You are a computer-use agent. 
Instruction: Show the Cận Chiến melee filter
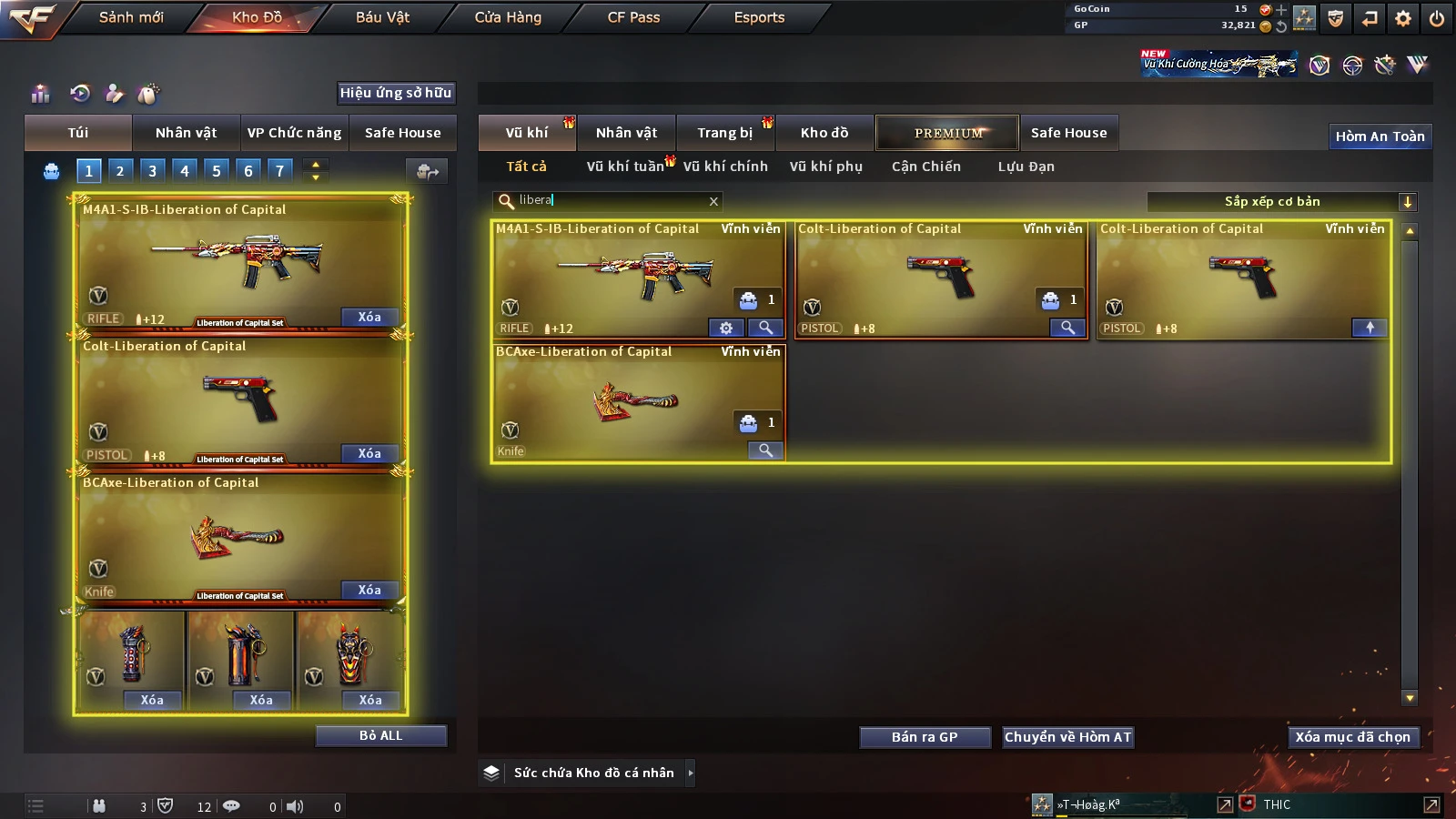click(925, 167)
